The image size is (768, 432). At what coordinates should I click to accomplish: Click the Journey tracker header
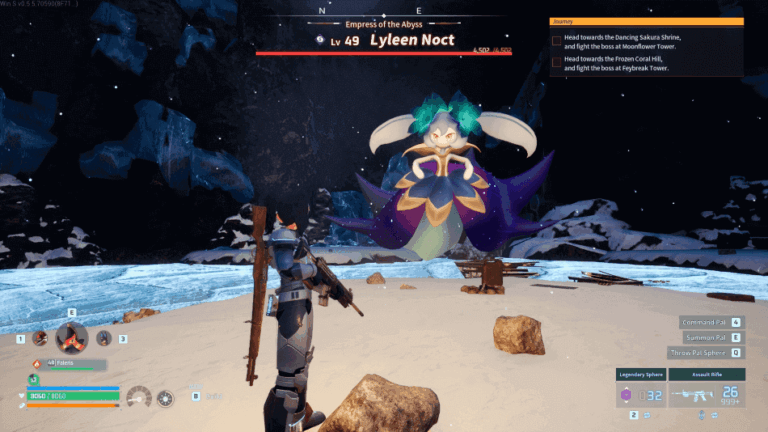coord(646,21)
